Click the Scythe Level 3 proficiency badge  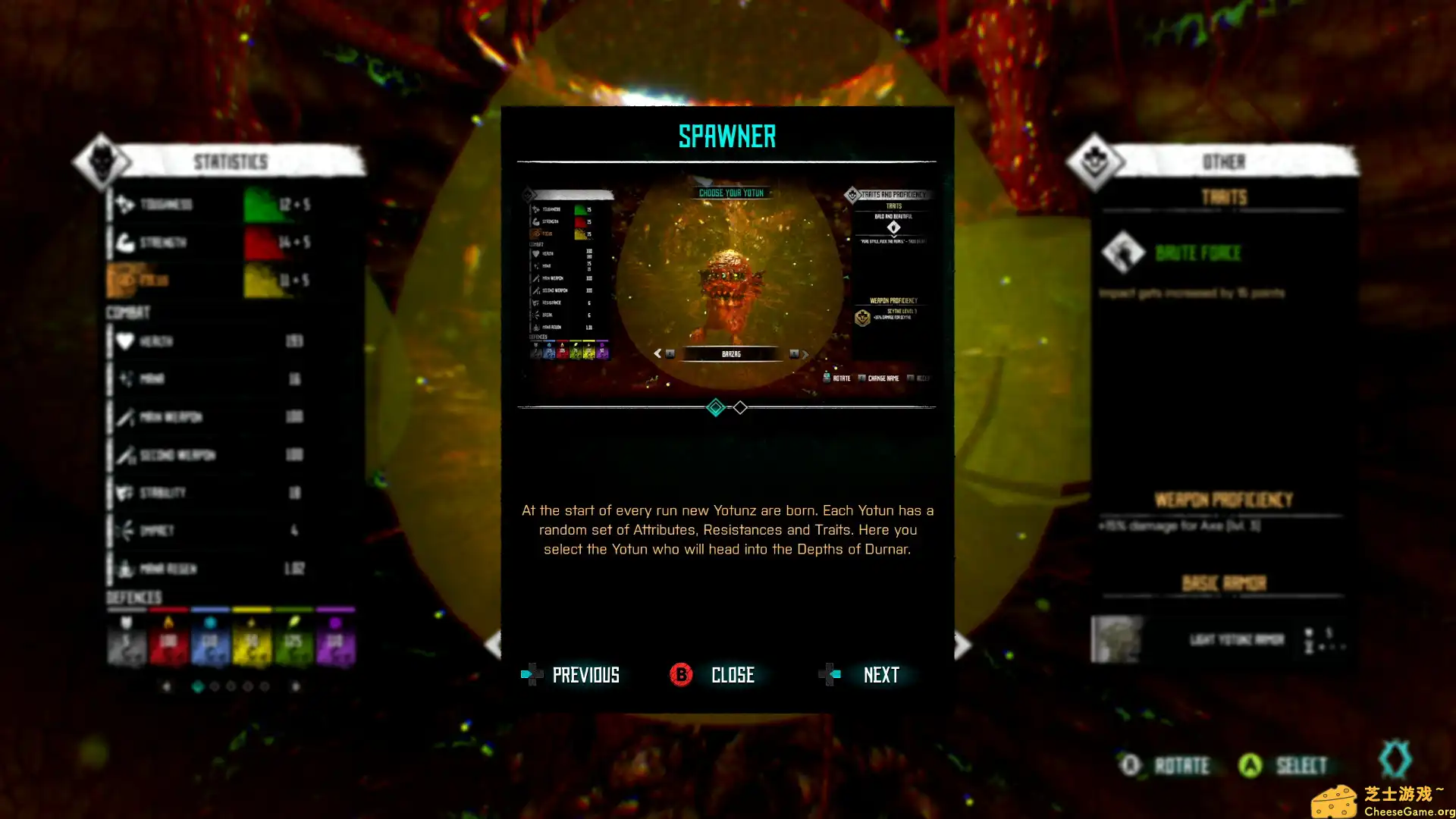click(x=861, y=318)
